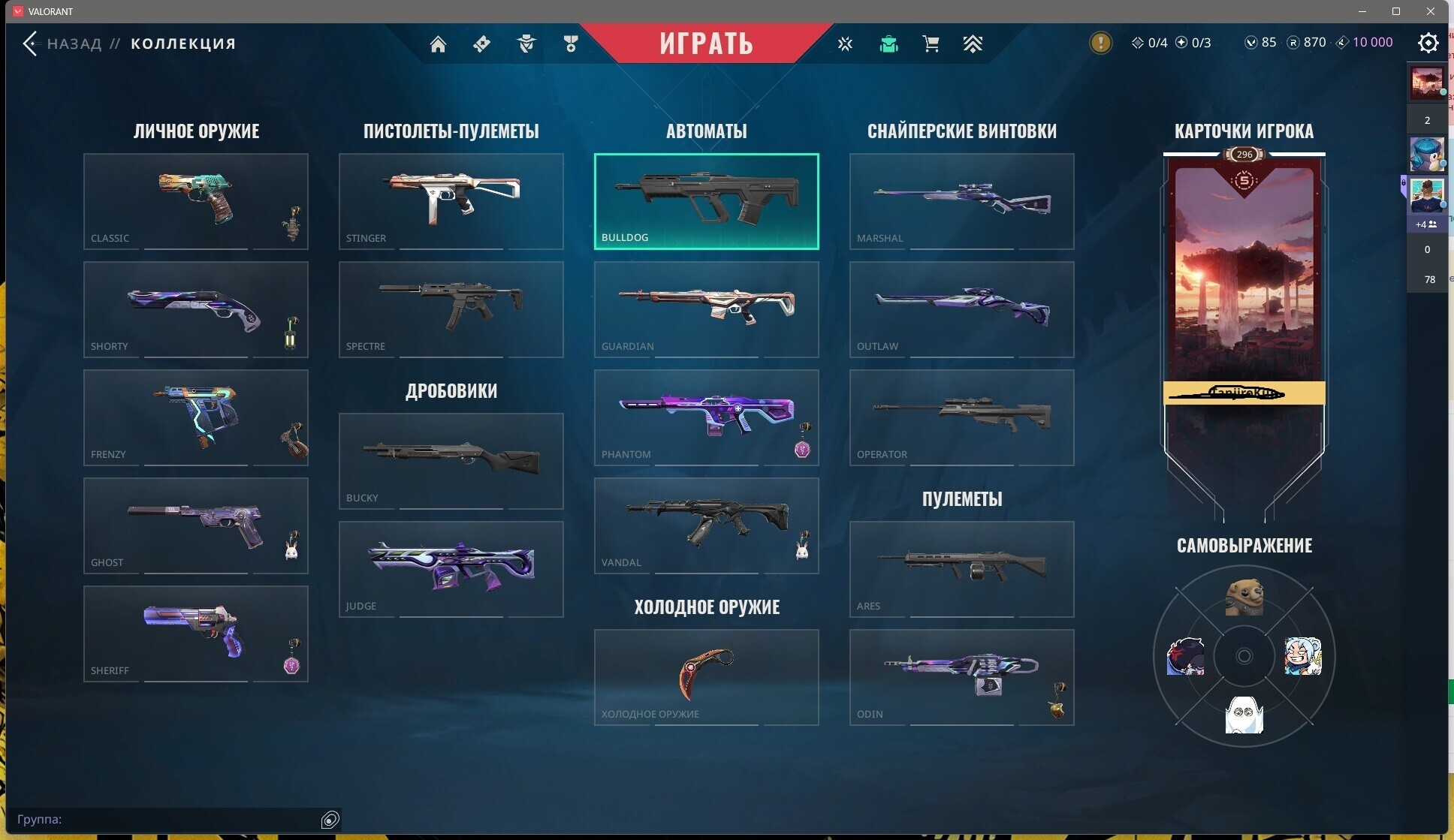Image resolution: width=1454 pixels, height=840 pixels.
Task: Go back using the НАЗАД arrow
Action: [x=31, y=44]
